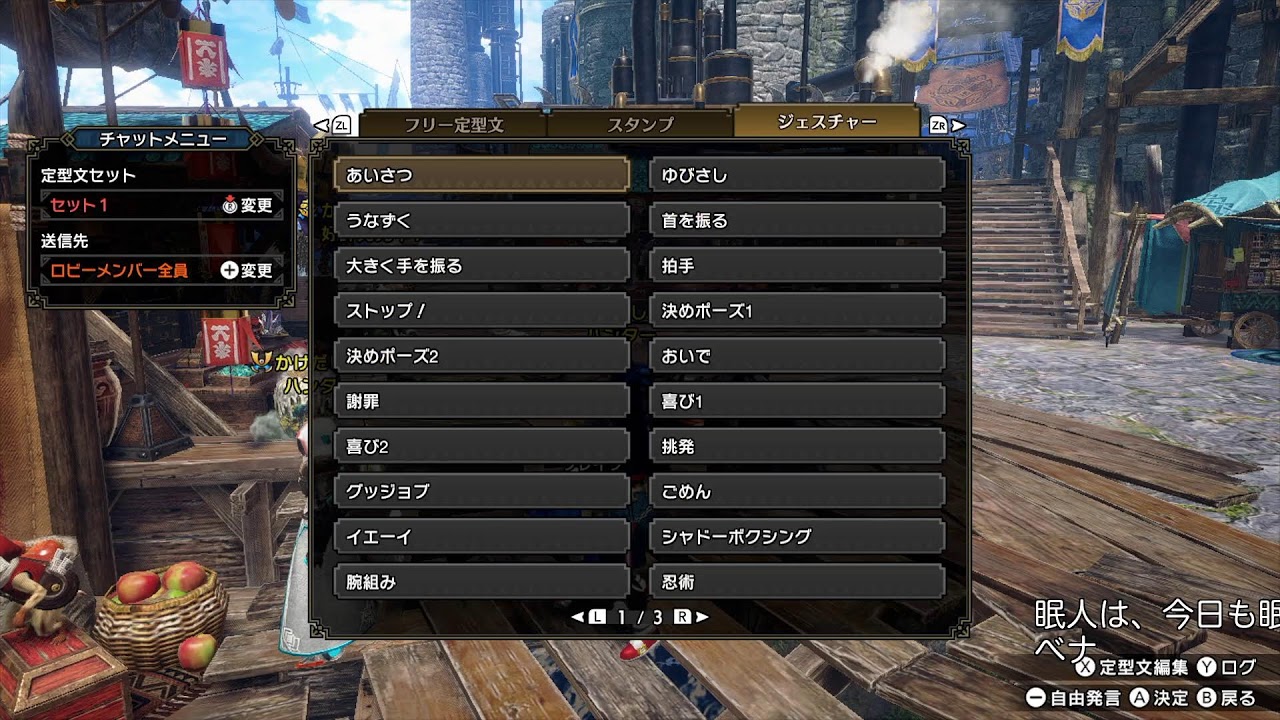The width and height of the screenshot is (1280, 720).
Task: Select the あいさつ gesture
Action: coord(481,175)
